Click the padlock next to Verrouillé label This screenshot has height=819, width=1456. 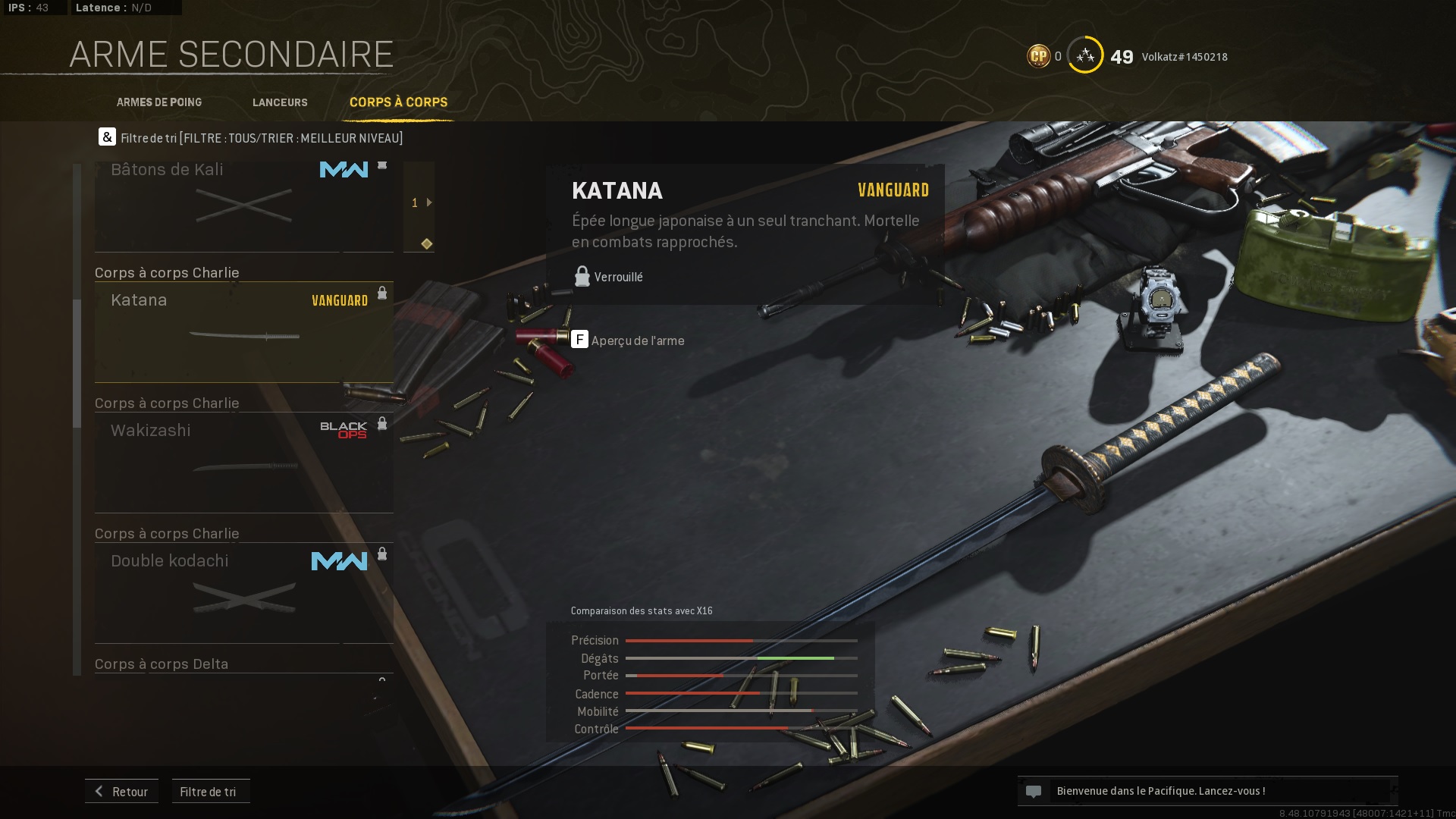coord(582,275)
